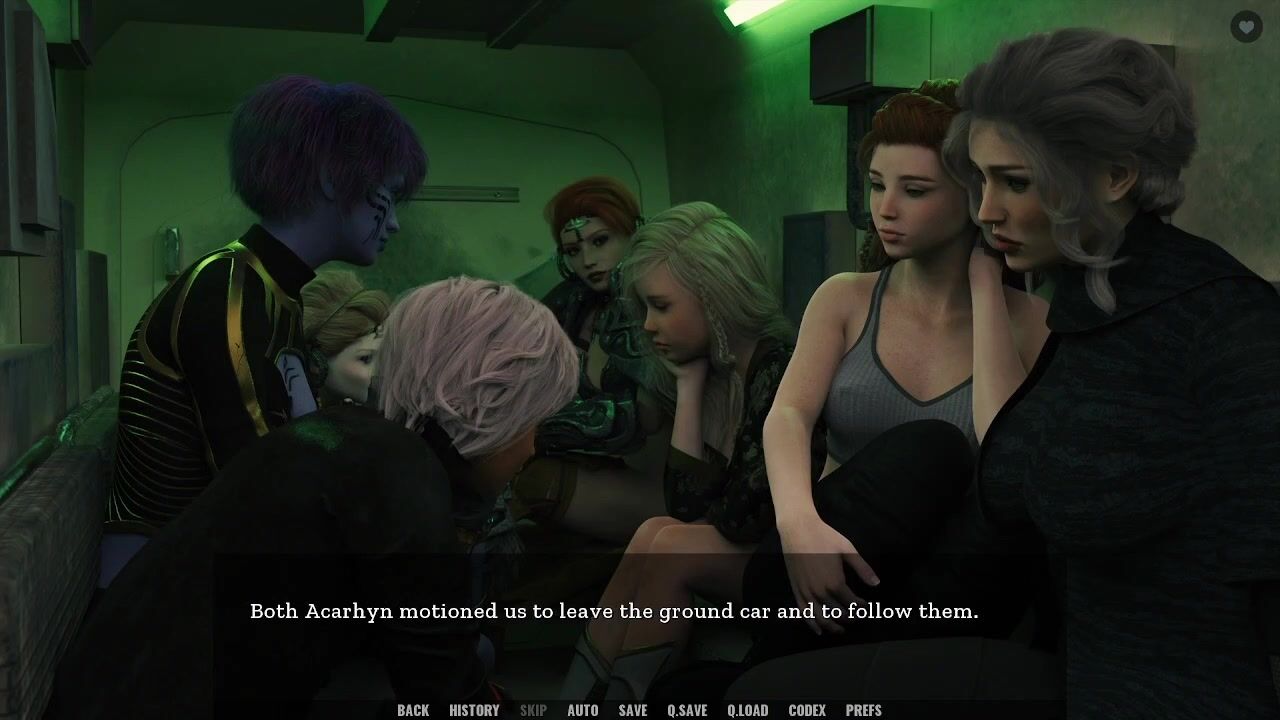Go back one line with BACK
The width and height of the screenshot is (1280, 720).
point(413,710)
